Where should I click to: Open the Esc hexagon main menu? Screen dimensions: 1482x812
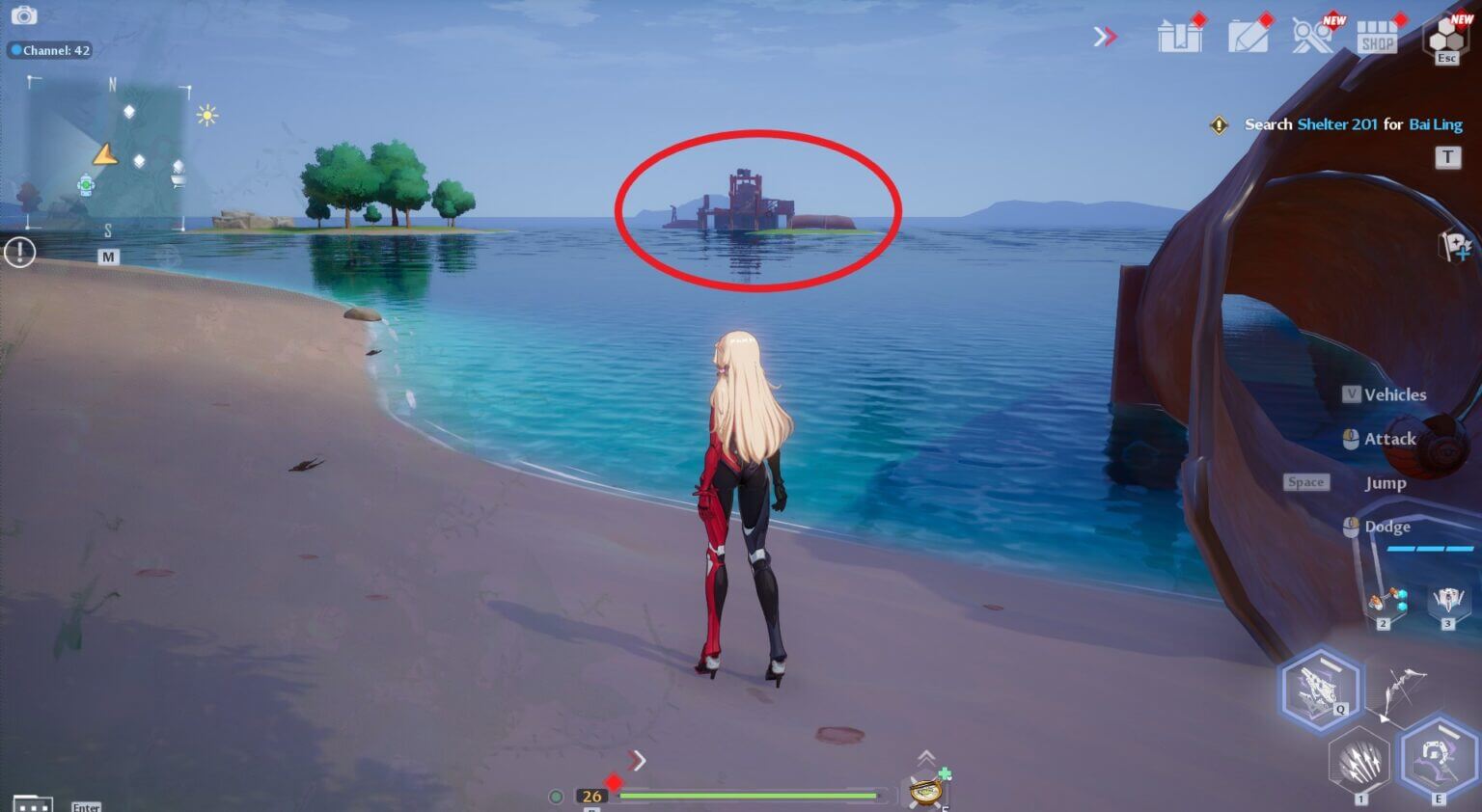[x=1444, y=39]
